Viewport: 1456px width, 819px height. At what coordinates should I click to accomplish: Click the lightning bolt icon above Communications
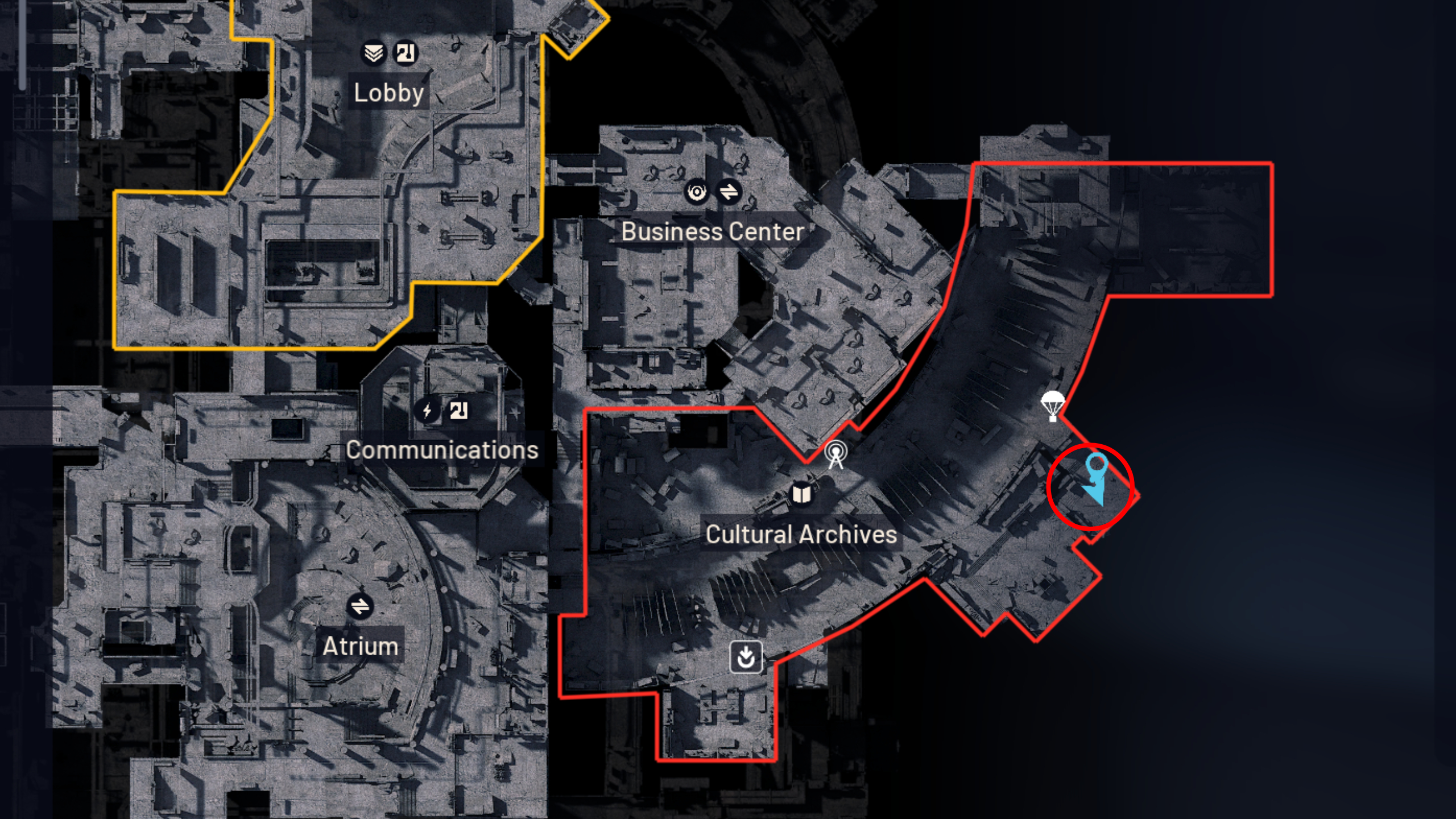pos(427,412)
